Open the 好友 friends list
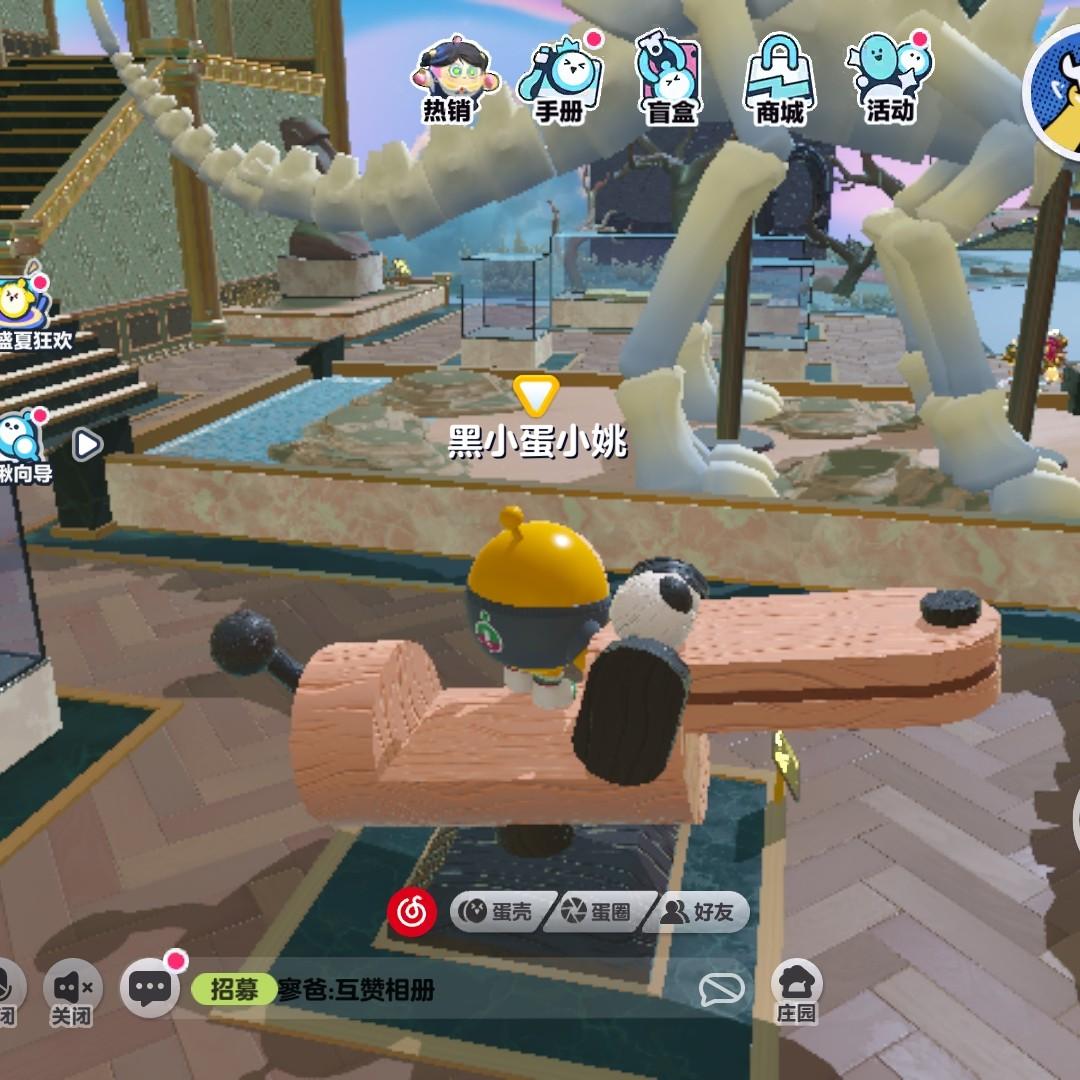Screen dimensions: 1080x1080 click(700, 911)
